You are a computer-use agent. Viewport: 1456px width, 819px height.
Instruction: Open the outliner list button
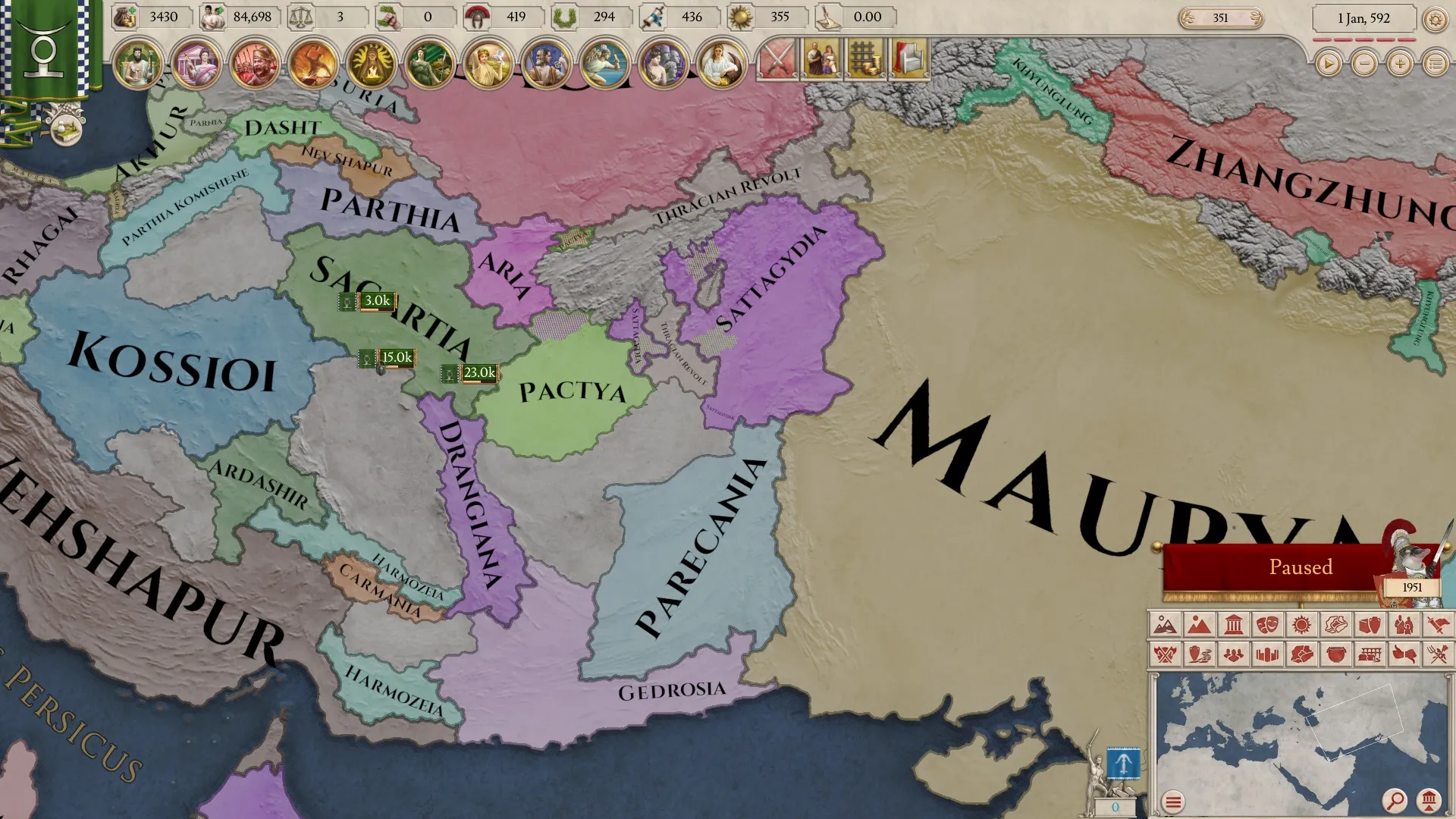[x=1436, y=64]
